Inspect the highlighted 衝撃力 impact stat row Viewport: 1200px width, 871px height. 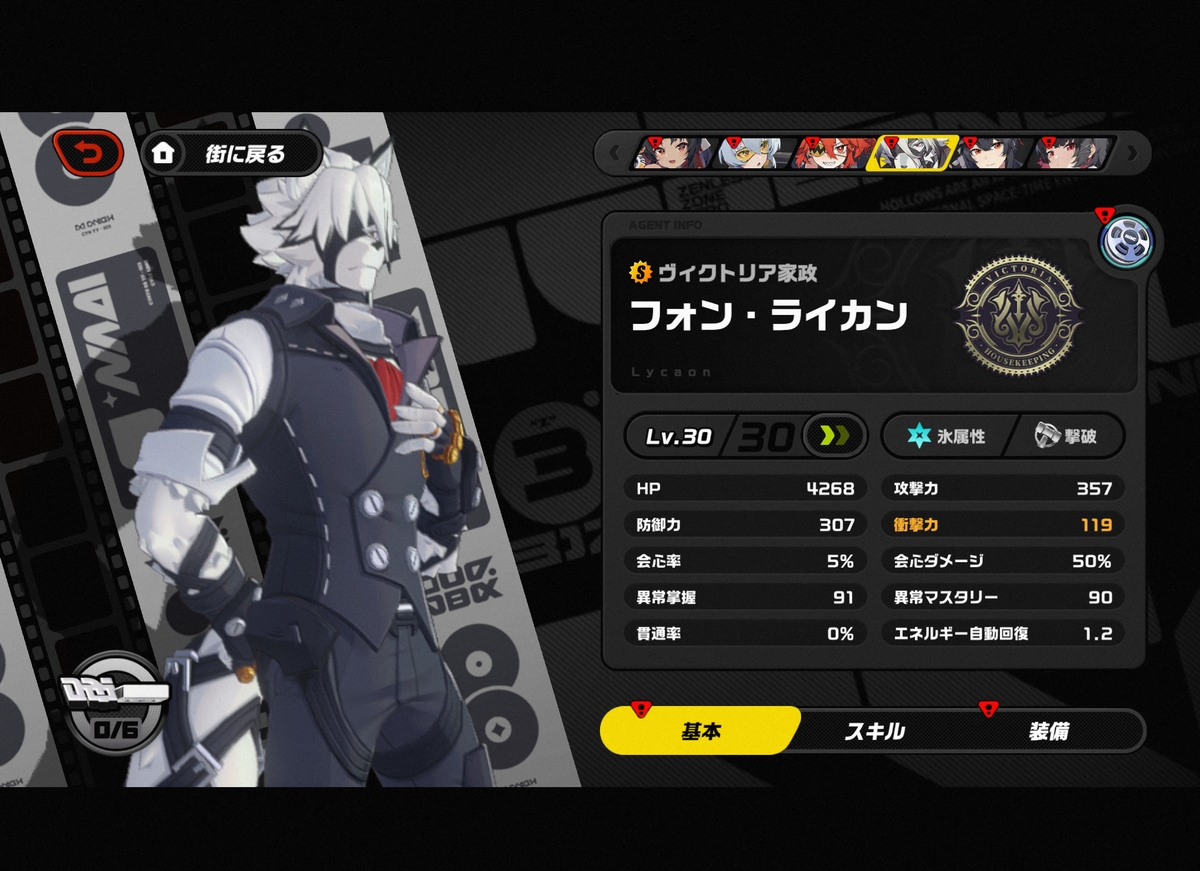1003,524
